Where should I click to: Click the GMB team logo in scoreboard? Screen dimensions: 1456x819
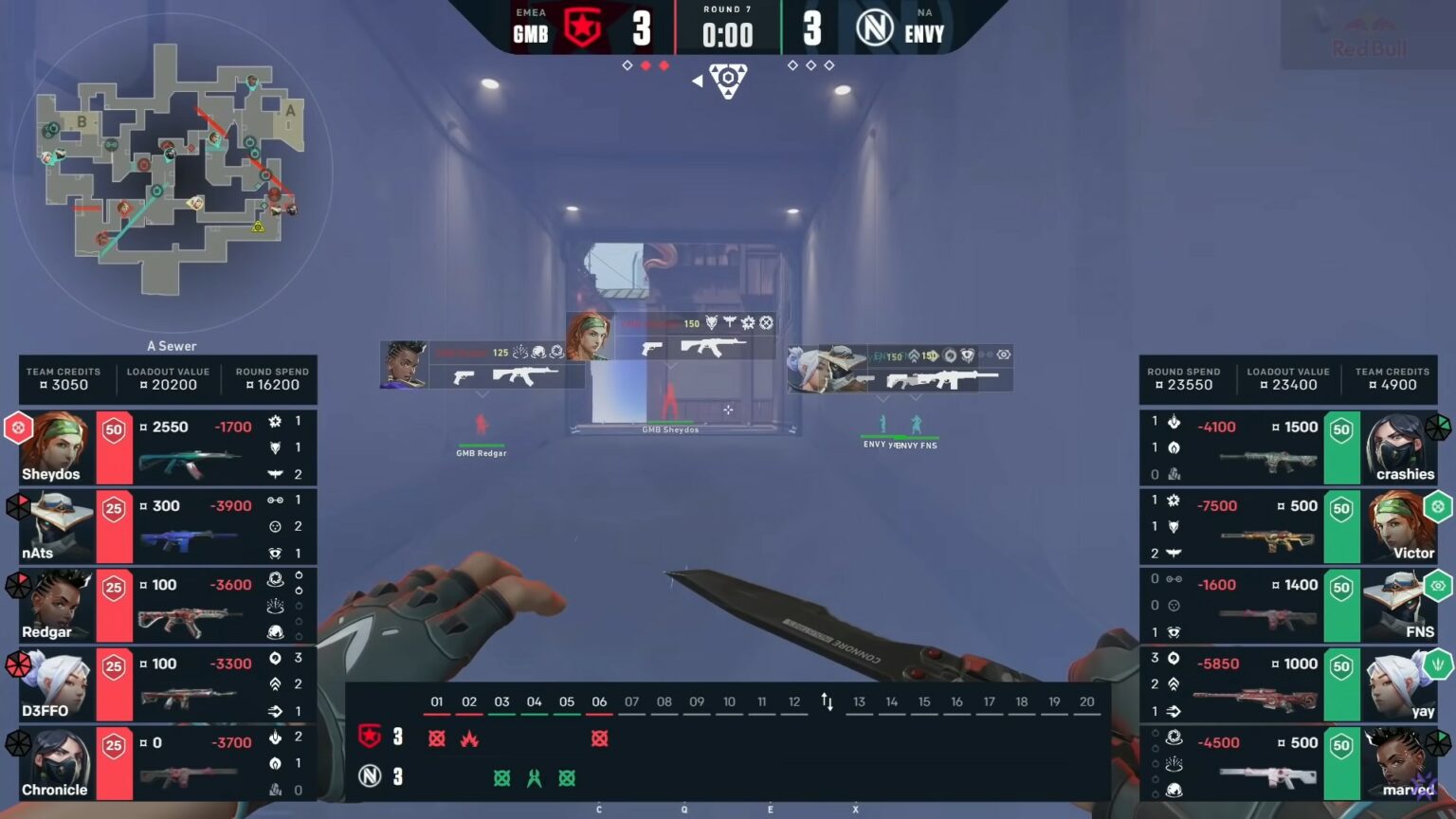582,28
